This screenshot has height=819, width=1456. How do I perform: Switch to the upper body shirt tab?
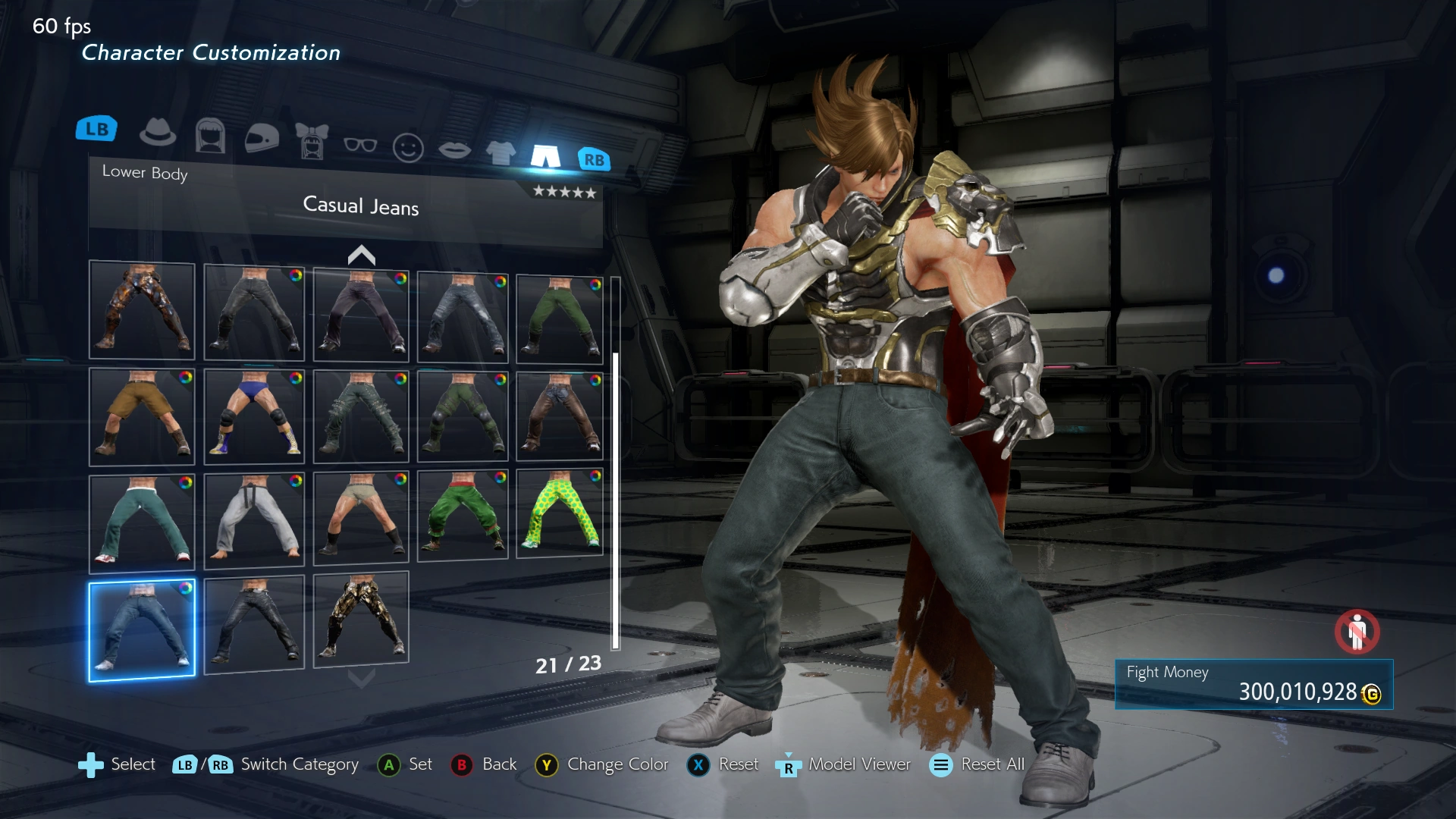click(500, 153)
